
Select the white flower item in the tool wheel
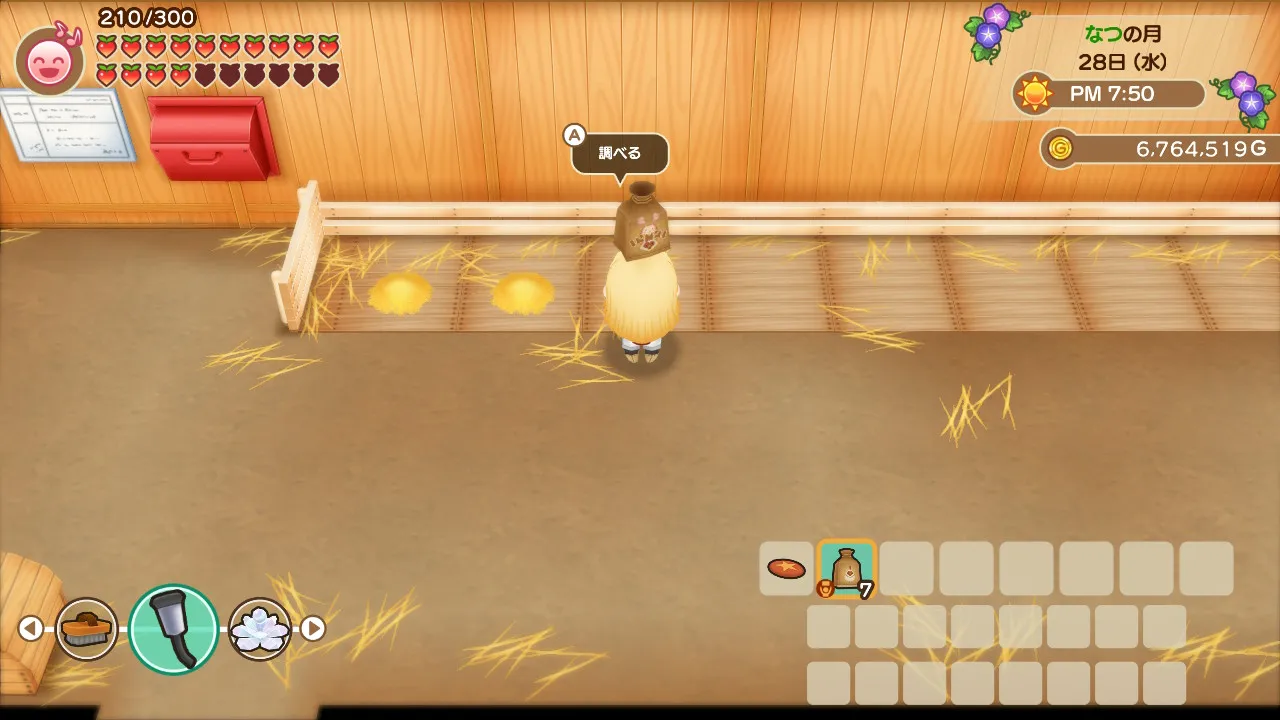click(x=260, y=629)
